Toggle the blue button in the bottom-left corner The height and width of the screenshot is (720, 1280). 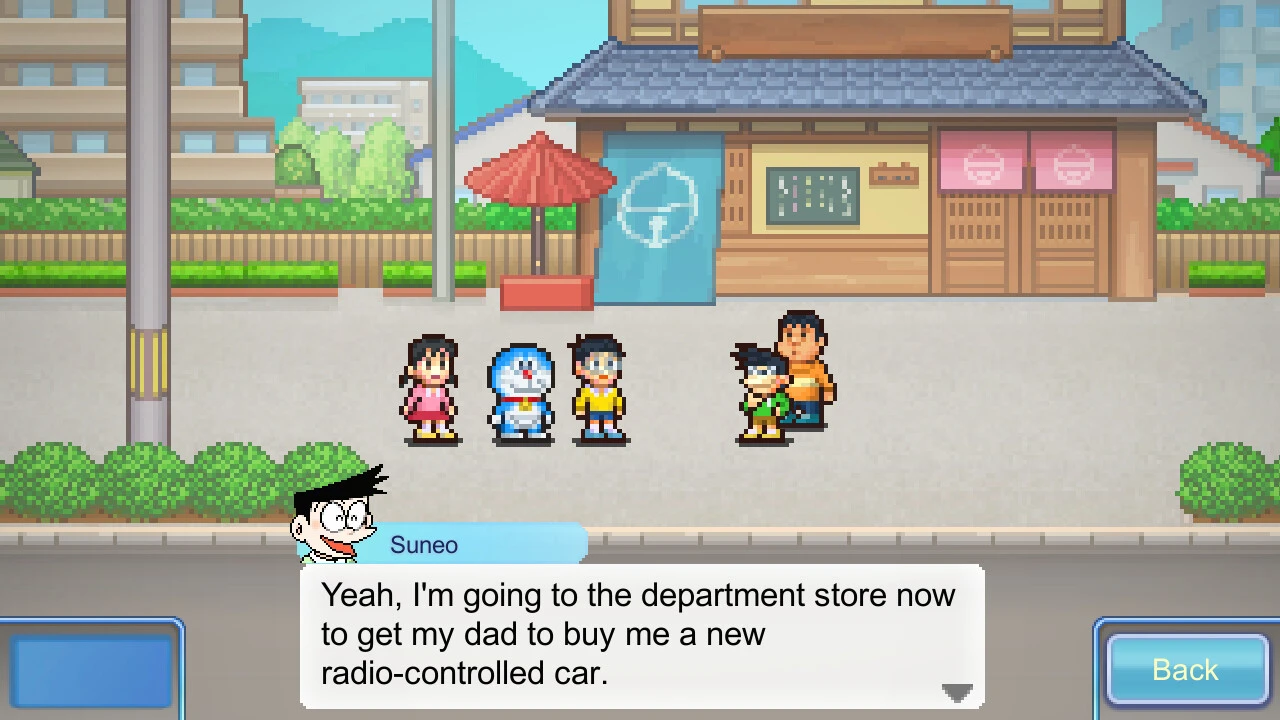pos(90,670)
